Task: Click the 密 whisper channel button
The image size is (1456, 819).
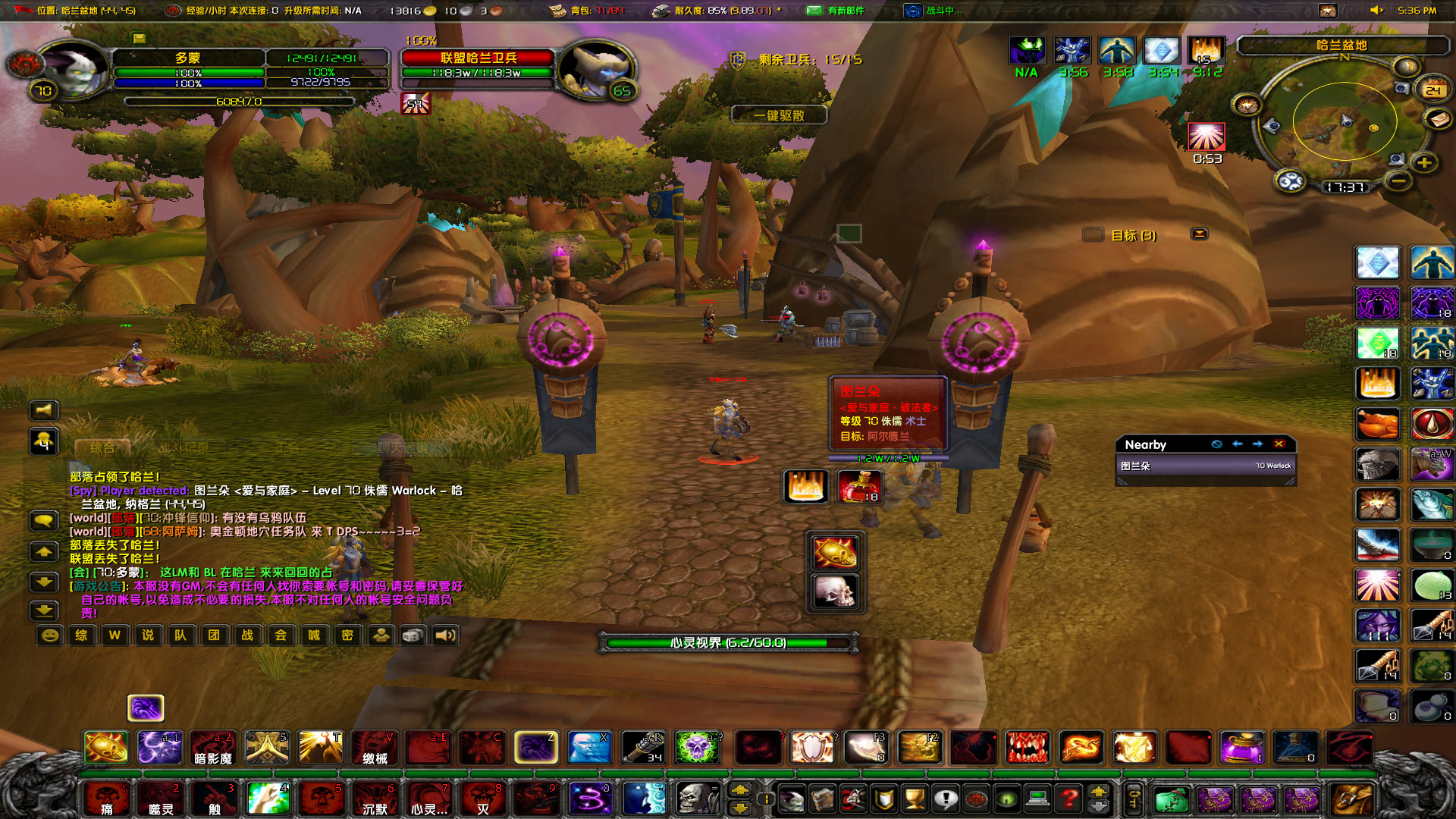Action: pos(349,635)
